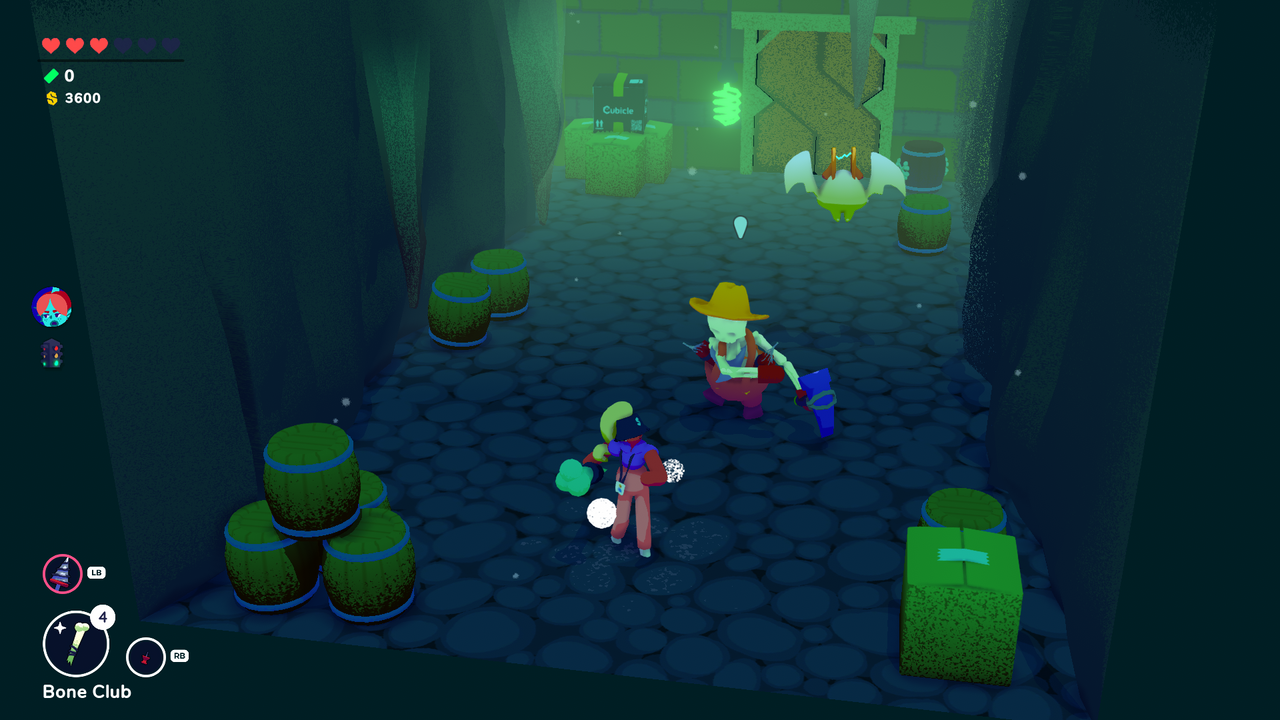Click the ammo count badge showing 4
The width and height of the screenshot is (1280, 720).
pyautogui.click(x=103, y=617)
